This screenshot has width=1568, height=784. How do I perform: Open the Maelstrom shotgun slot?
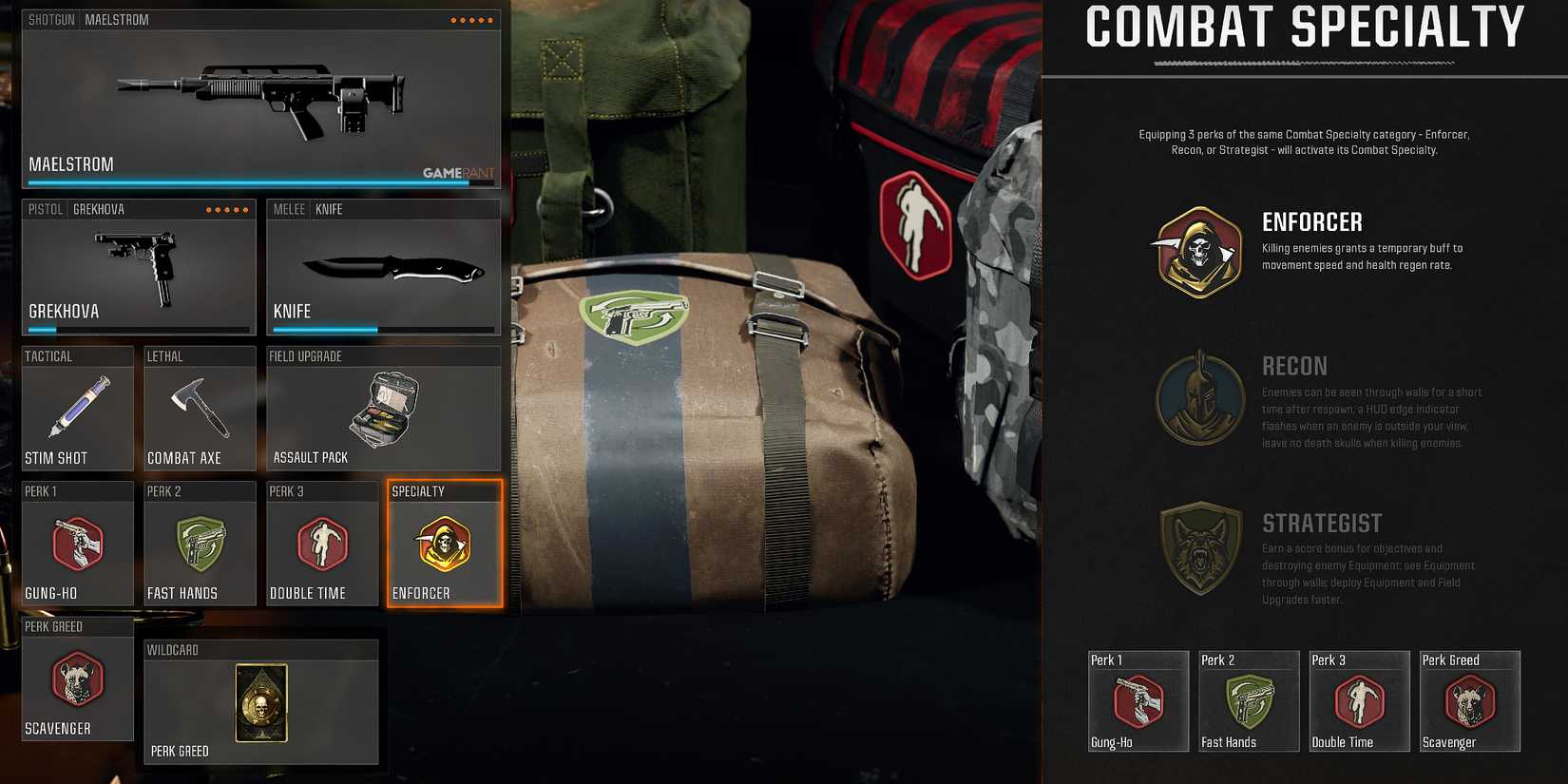coord(261,100)
